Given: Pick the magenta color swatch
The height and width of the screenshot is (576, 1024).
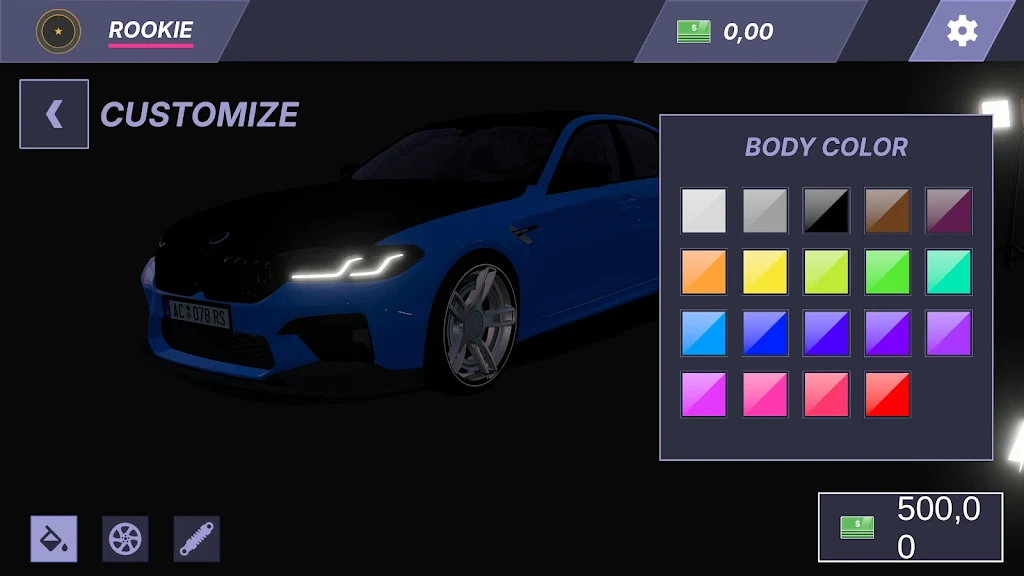Looking at the screenshot, I should (x=704, y=394).
